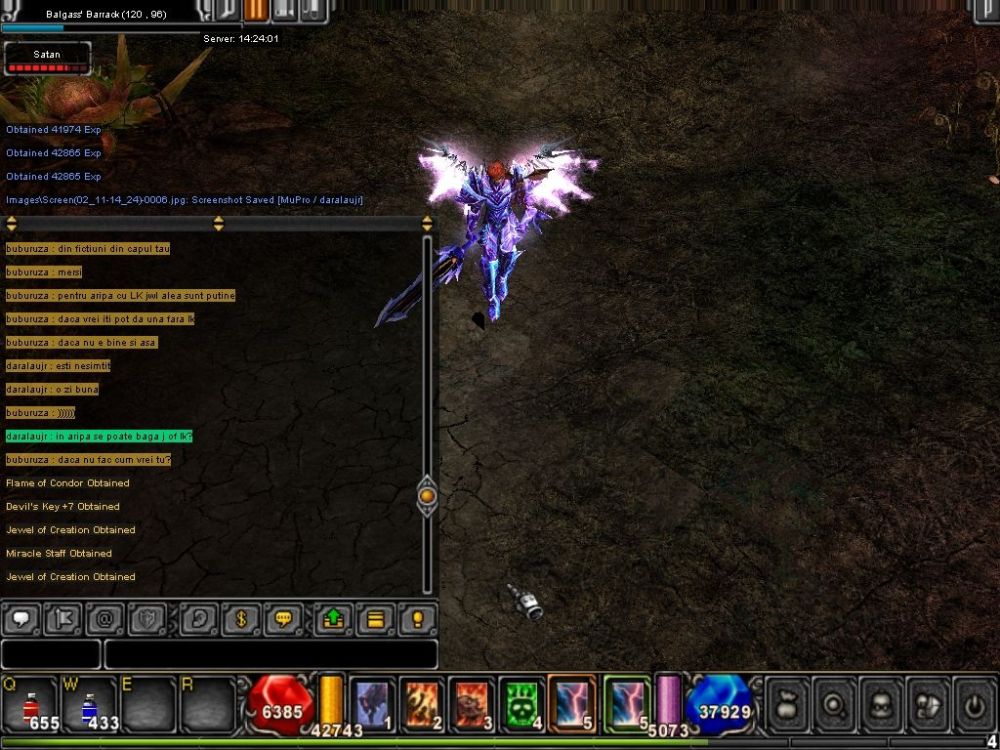Screen dimensions: 1000x750
Task: Select the green-framed lightning skill
Action: point(627,703)
